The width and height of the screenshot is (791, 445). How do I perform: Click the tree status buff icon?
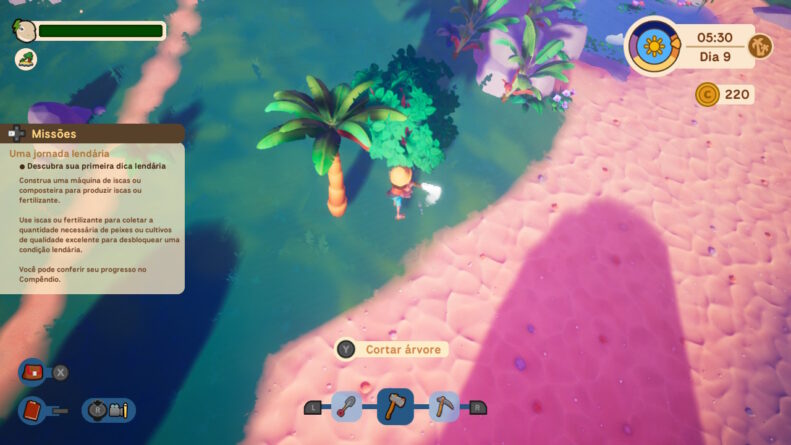[25, 59]
